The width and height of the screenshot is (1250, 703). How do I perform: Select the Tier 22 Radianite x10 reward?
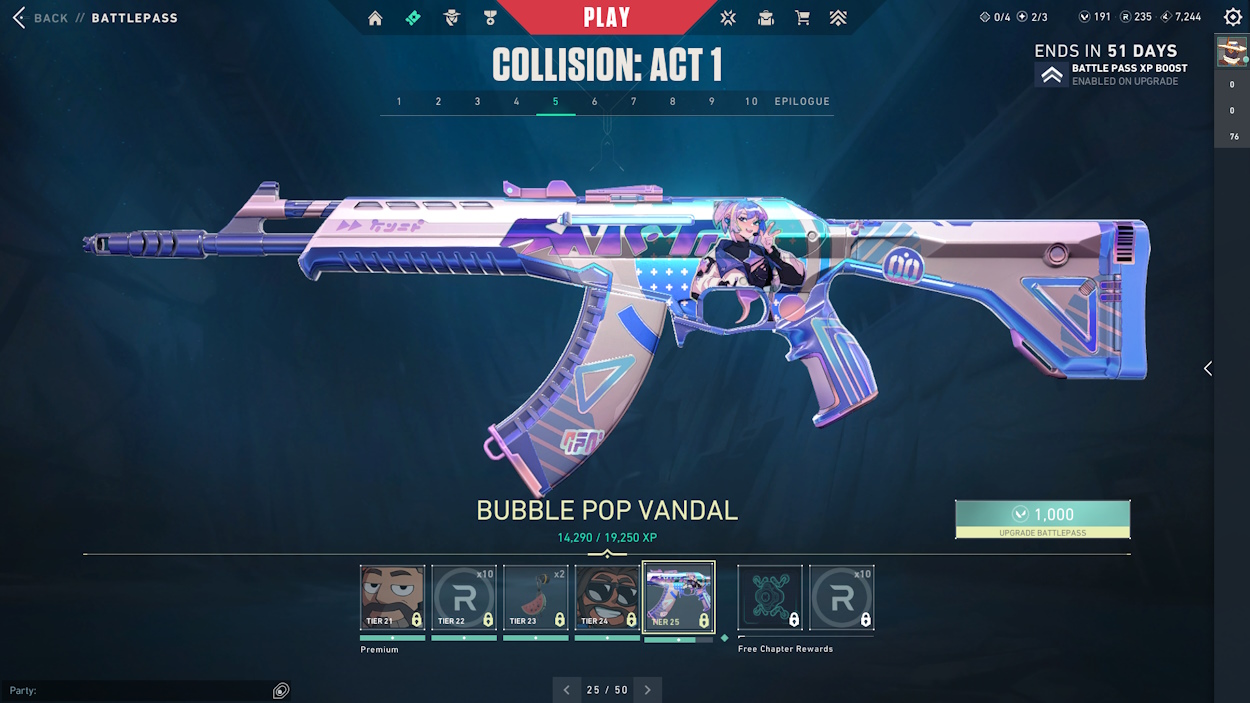tap(464, 597)
